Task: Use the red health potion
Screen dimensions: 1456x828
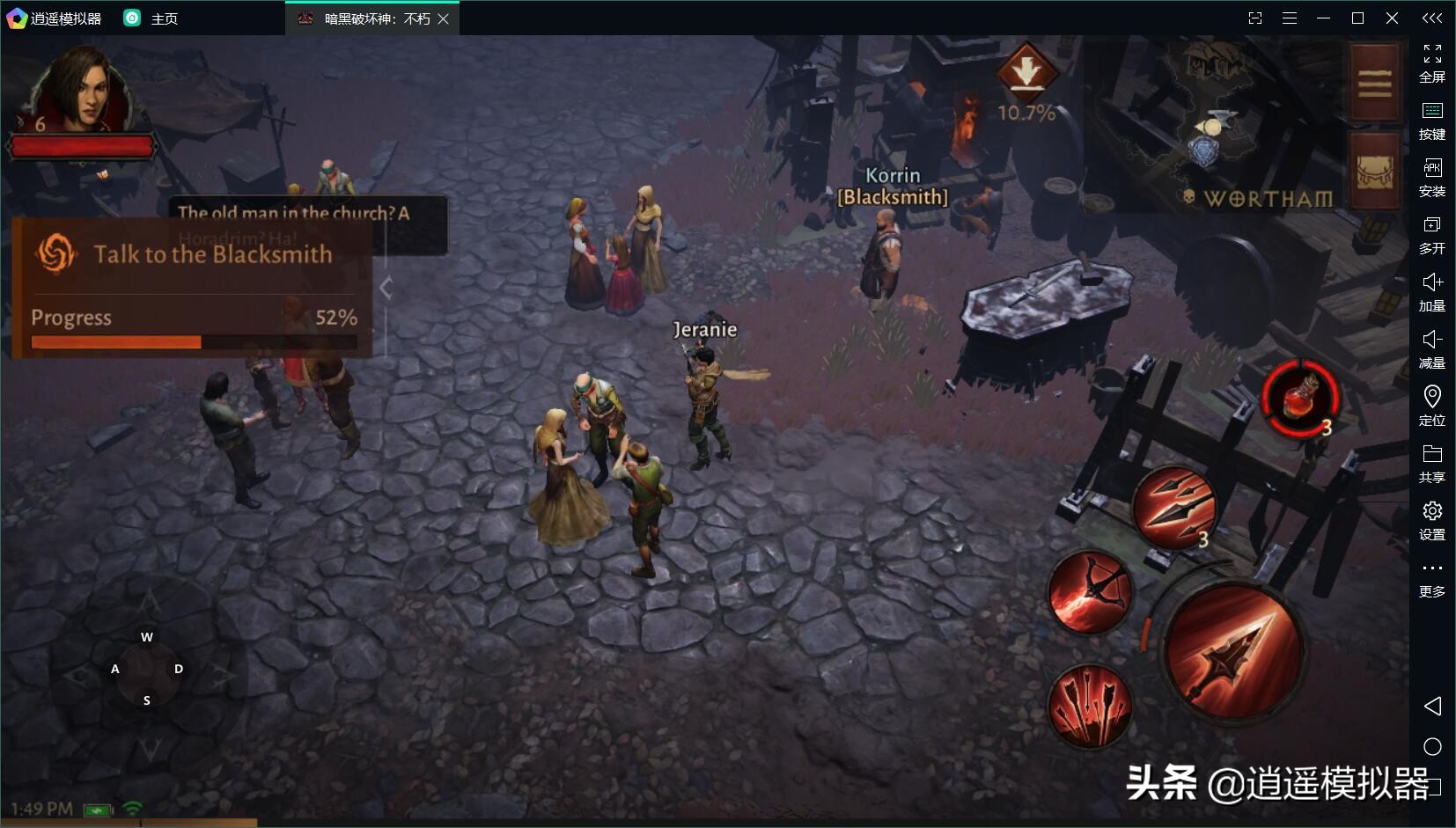Action: [x=1300, y=397]
